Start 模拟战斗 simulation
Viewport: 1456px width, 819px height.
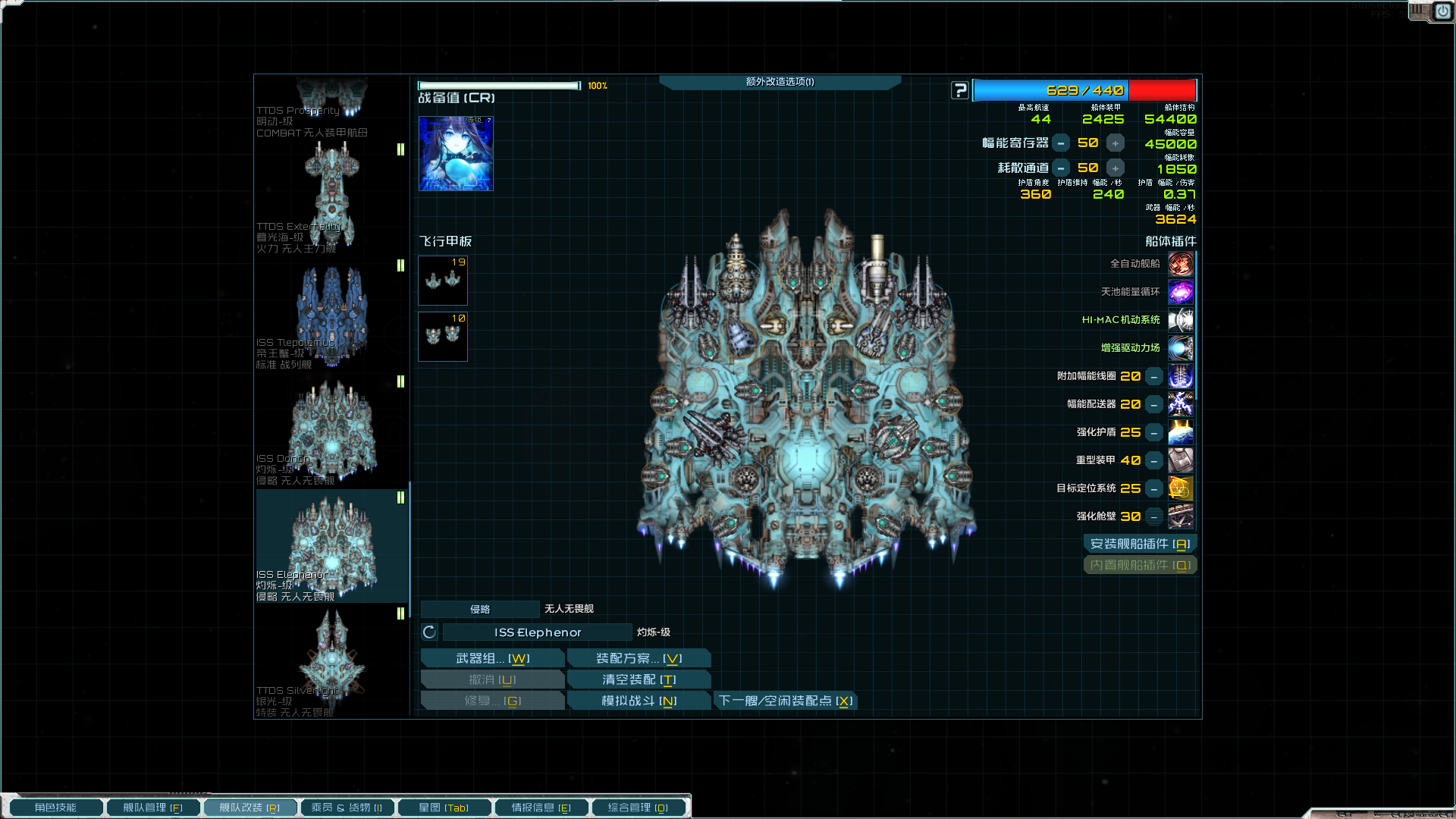click(x=639, y=701)
